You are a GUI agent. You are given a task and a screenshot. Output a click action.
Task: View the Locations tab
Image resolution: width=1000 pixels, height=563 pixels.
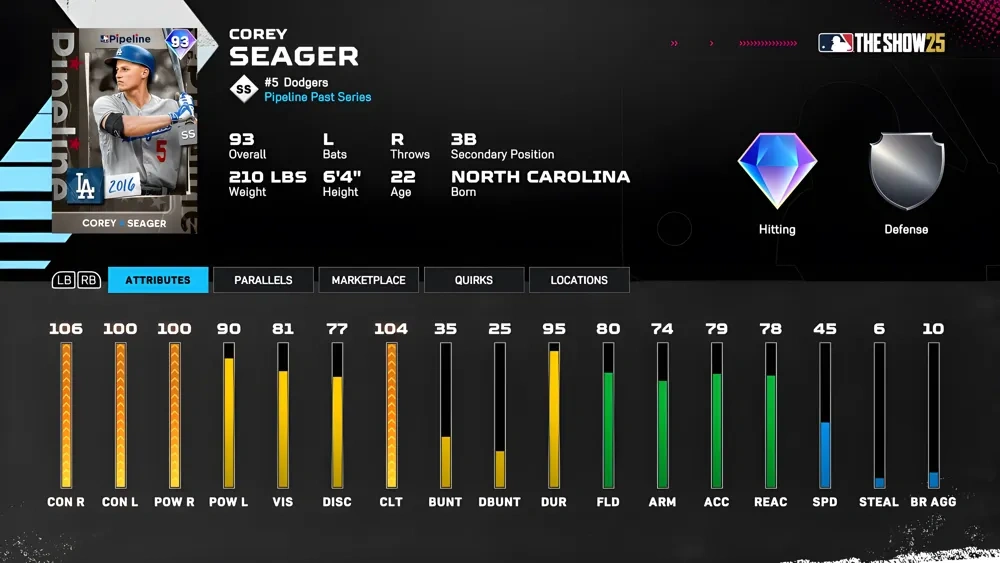click(x=579, y=280)
